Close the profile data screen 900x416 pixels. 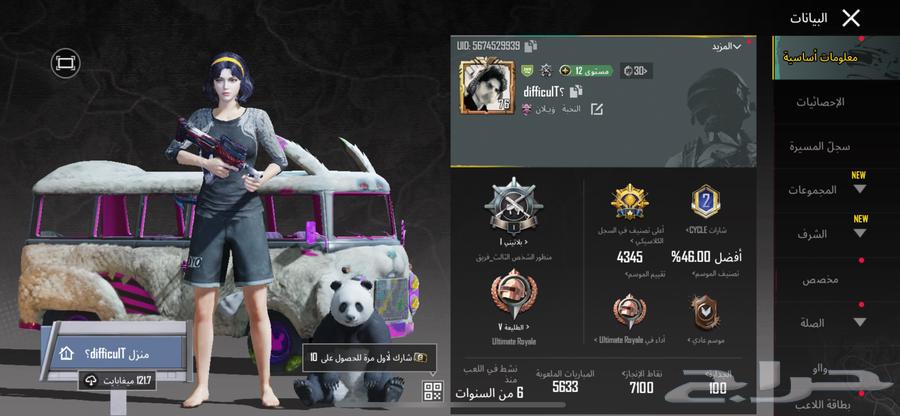(x=851, y=18)
